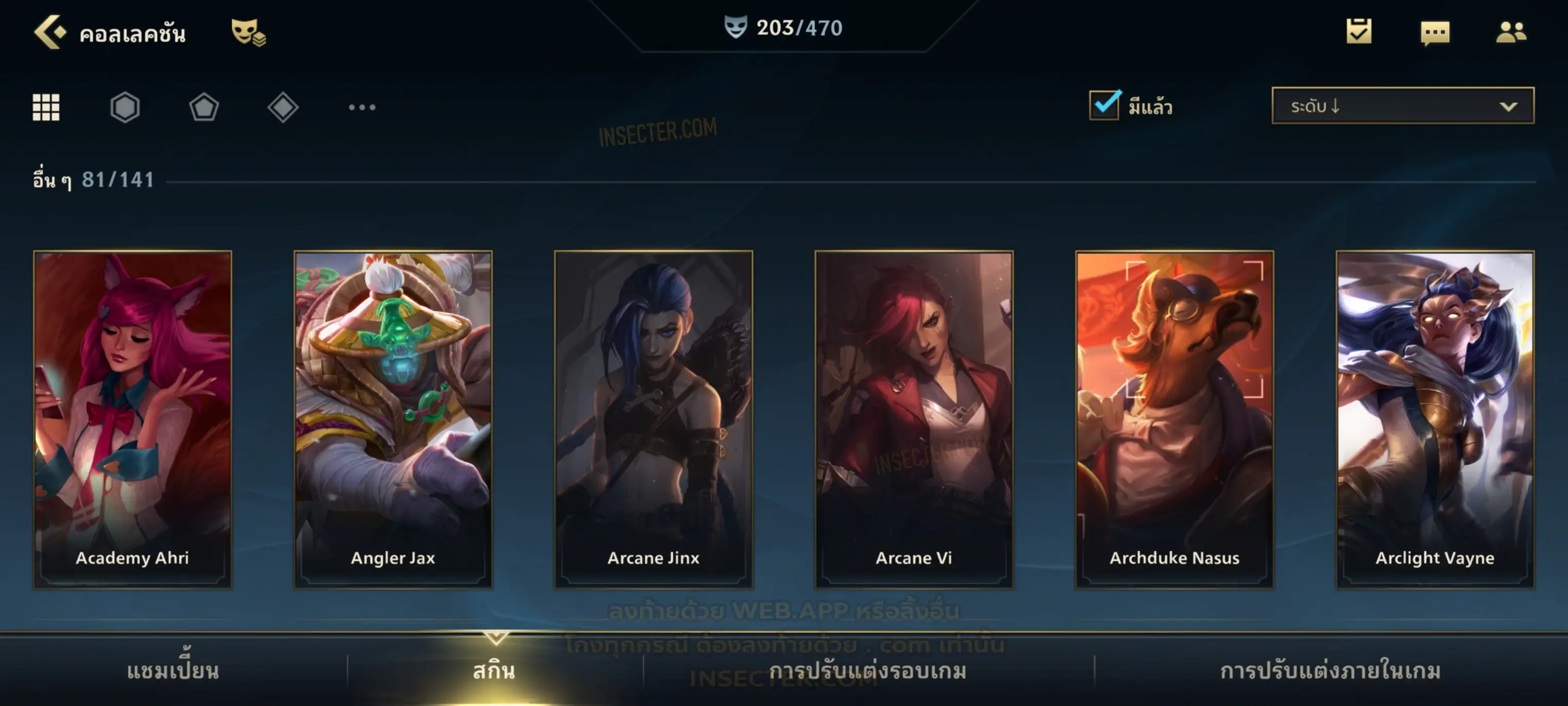
Task: Select the Academy Ahri skin card
Action: [133, 419]
